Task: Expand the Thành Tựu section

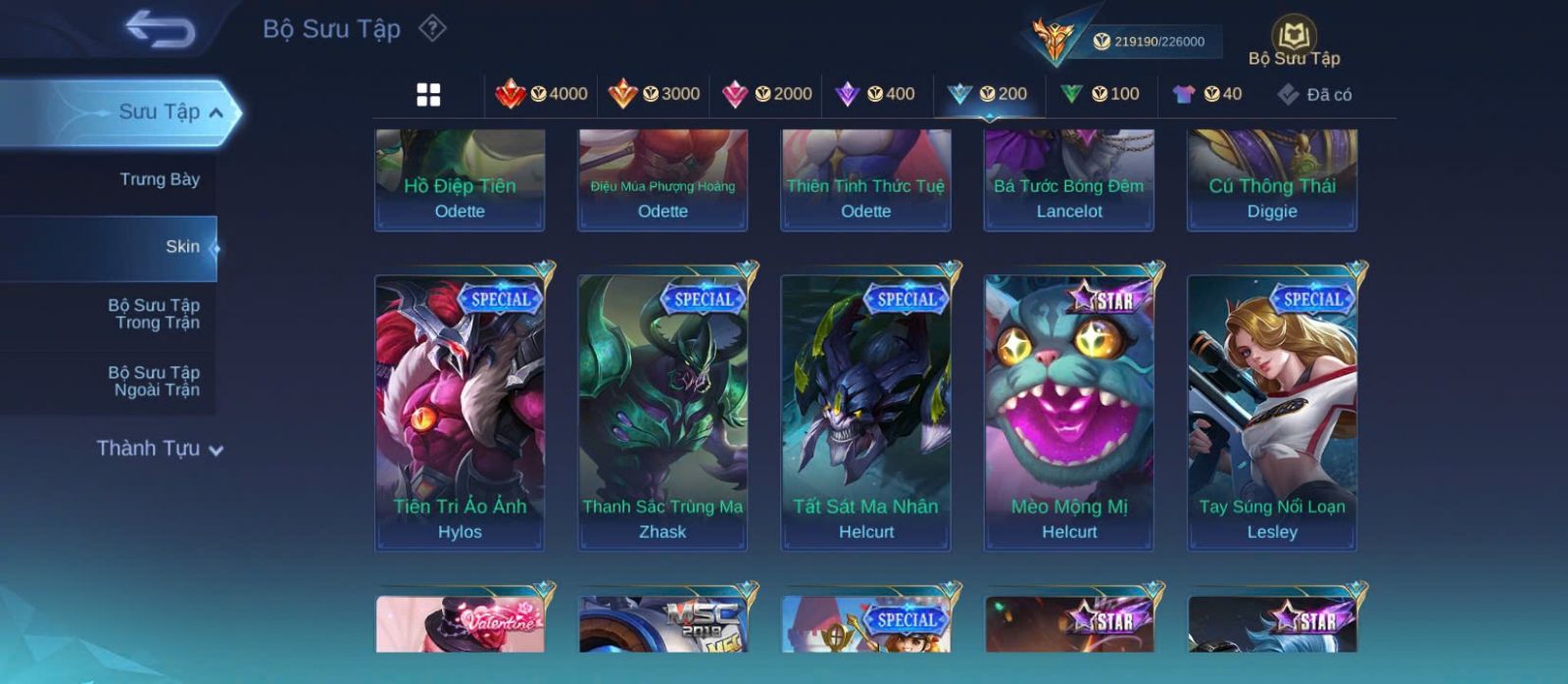Action: 160,449
